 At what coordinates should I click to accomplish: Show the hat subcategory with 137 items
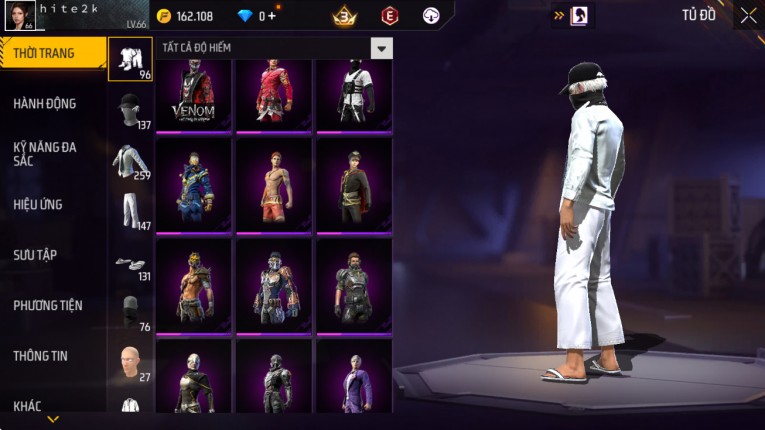click(130, 111)
